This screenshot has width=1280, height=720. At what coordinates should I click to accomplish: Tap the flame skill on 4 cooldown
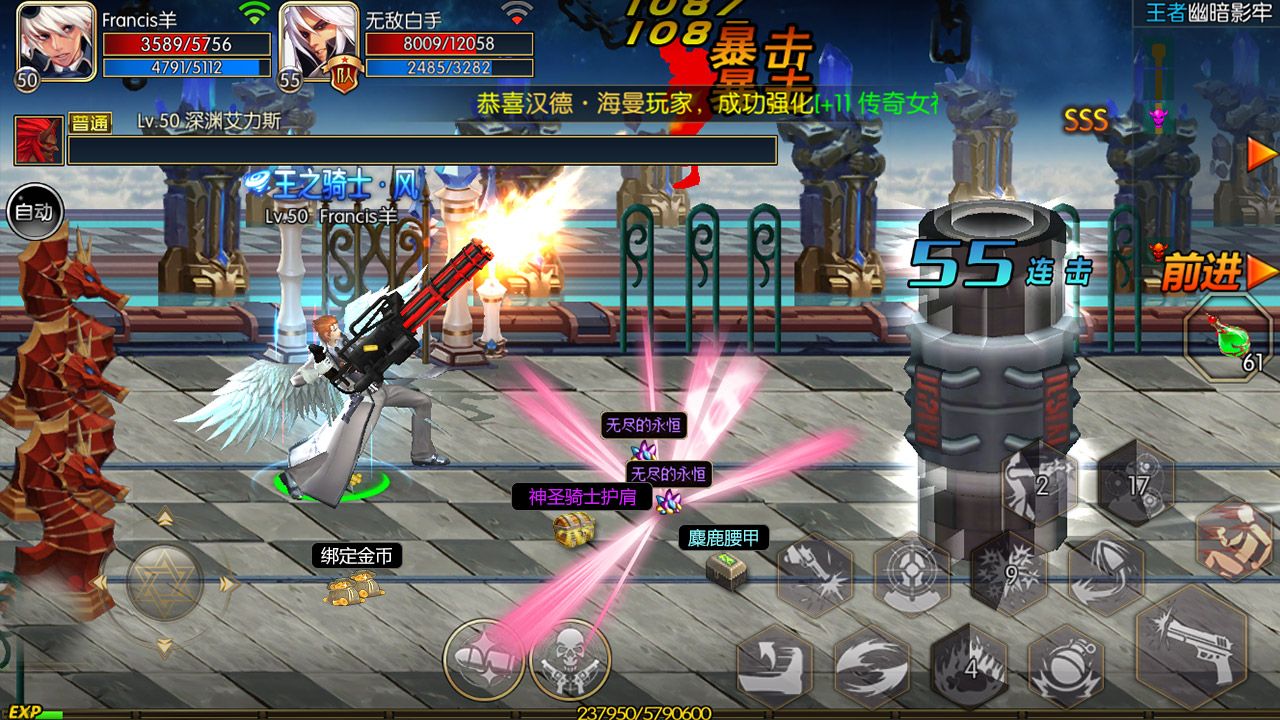click(969, 665)
